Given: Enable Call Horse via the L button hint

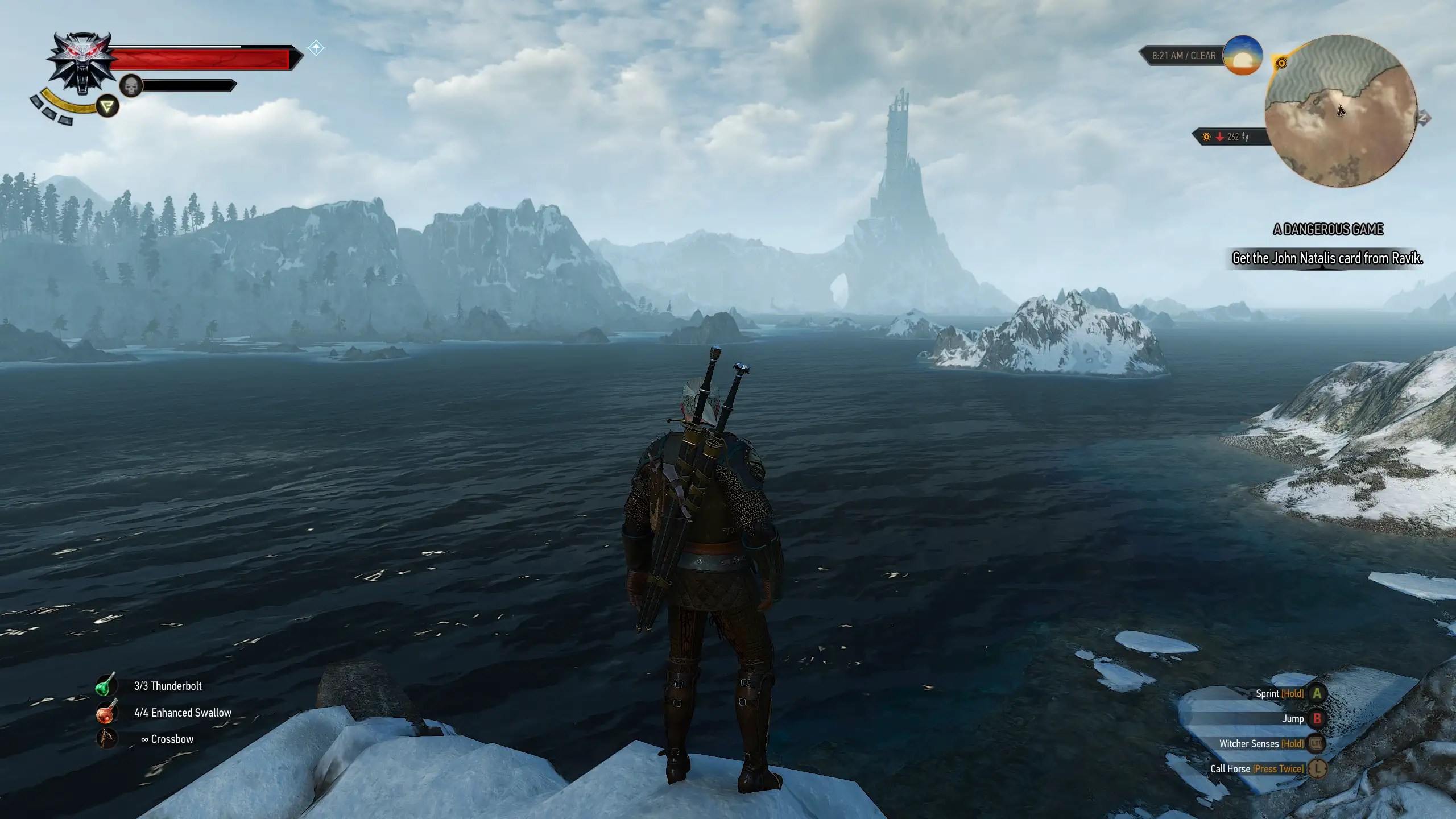Looking at the screenshot, I should coord(1317,769).
